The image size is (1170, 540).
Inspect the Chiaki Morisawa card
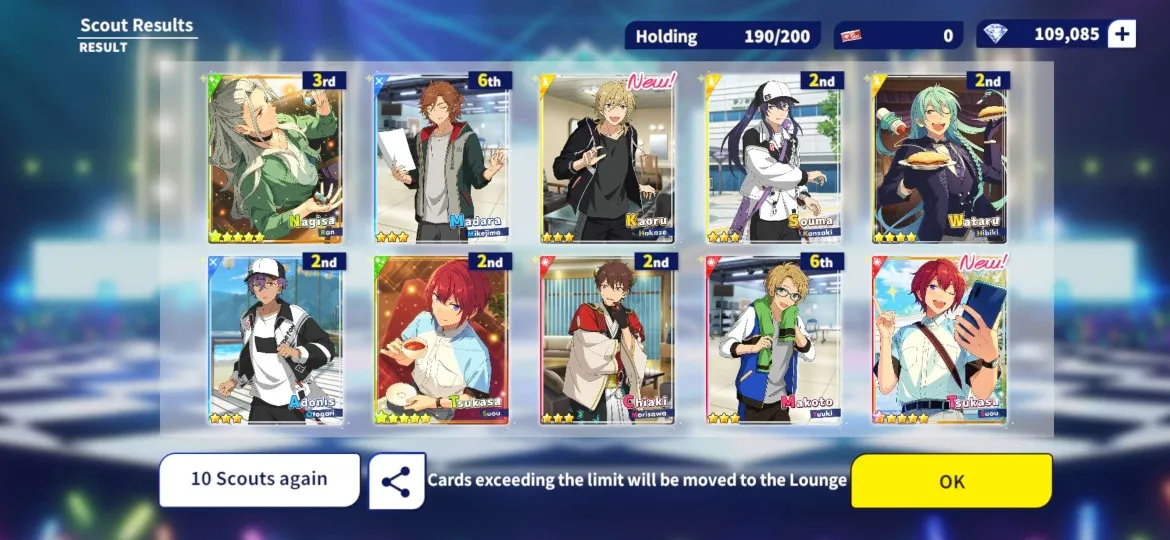(608, 340)
